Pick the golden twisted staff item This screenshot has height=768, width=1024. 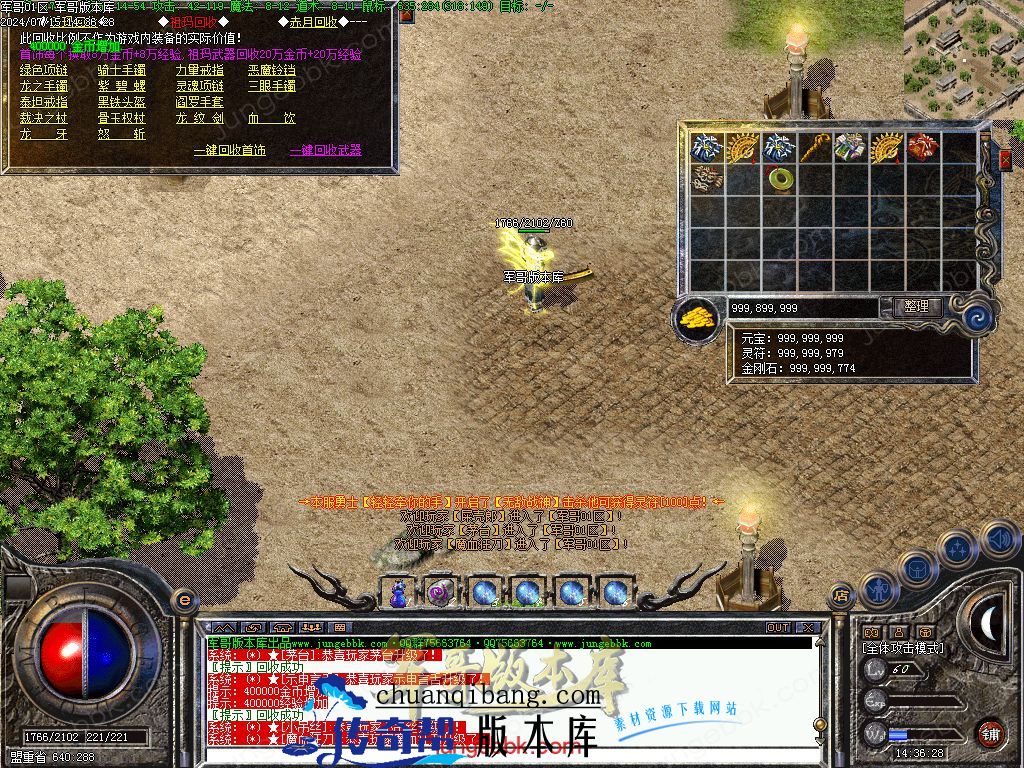point(815,148)
